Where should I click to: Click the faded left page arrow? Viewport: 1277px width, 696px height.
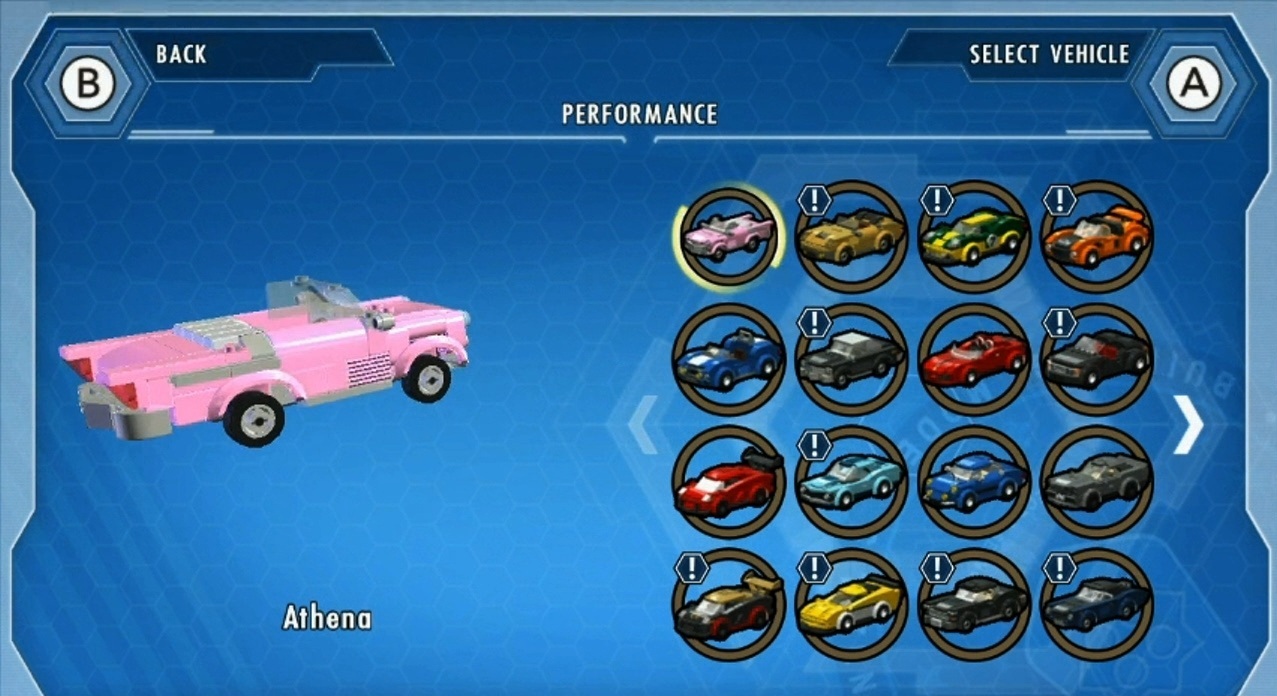click(x=643, y=424)
